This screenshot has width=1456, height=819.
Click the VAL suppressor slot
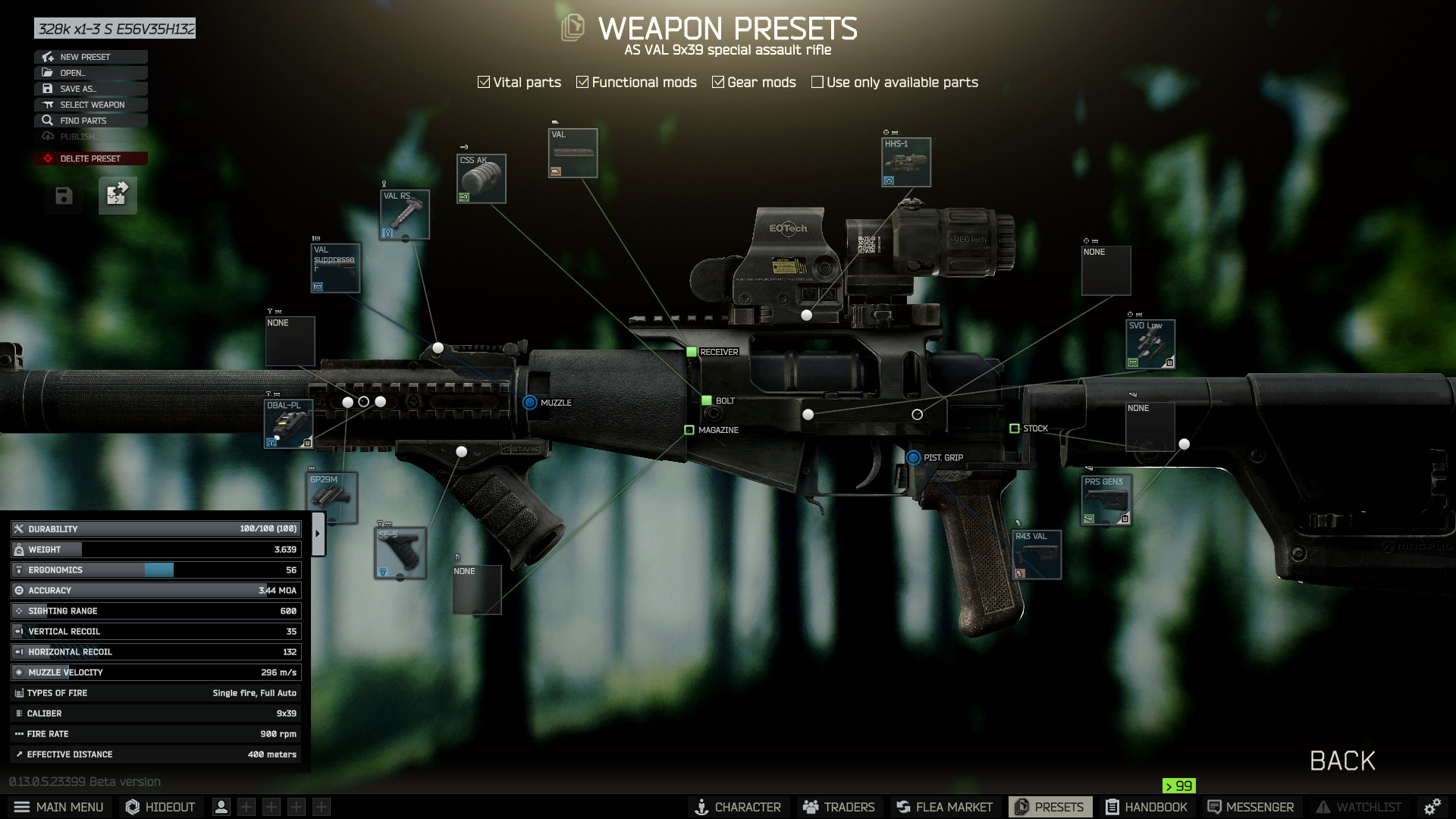[335, 268]
